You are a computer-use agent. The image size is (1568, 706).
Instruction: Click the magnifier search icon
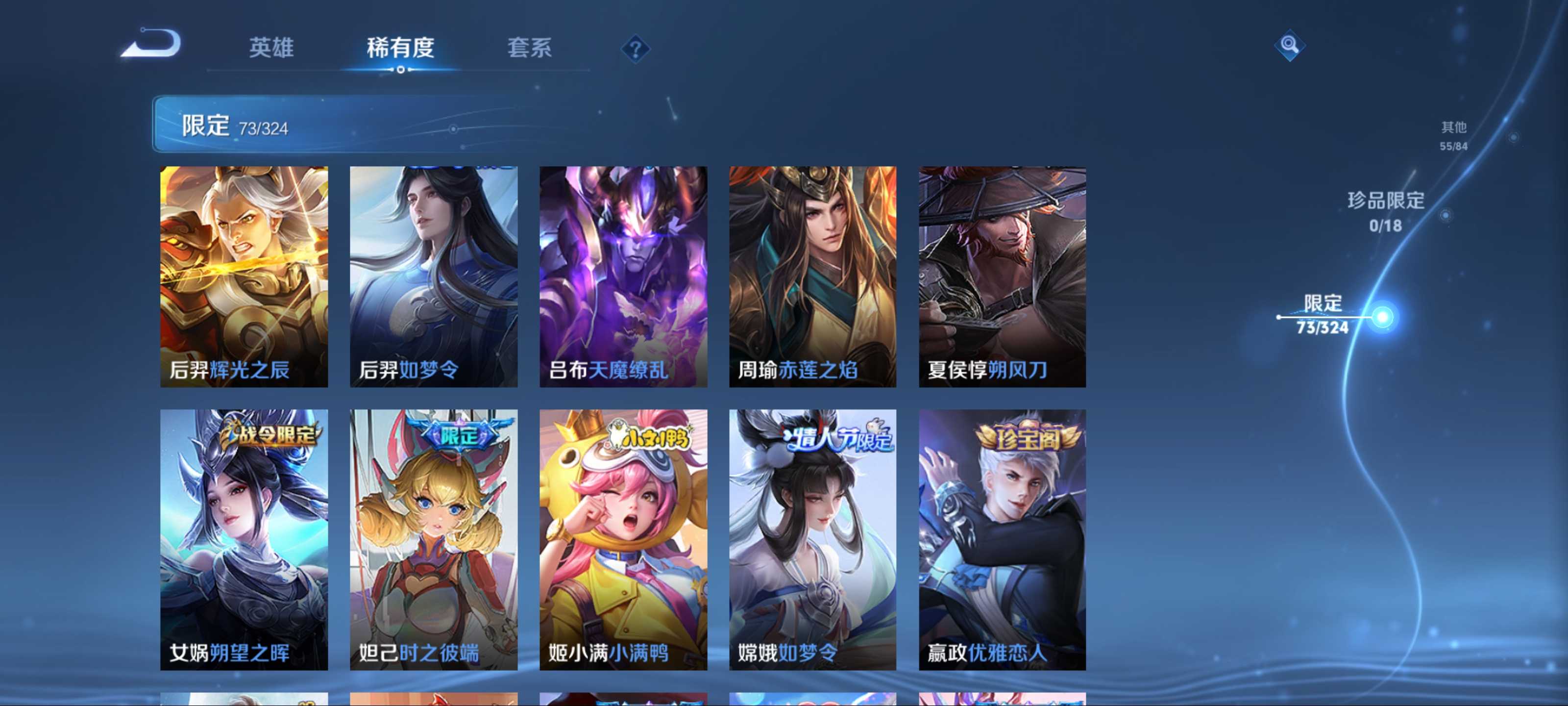pyautogui.click(x=1289, y=45)
